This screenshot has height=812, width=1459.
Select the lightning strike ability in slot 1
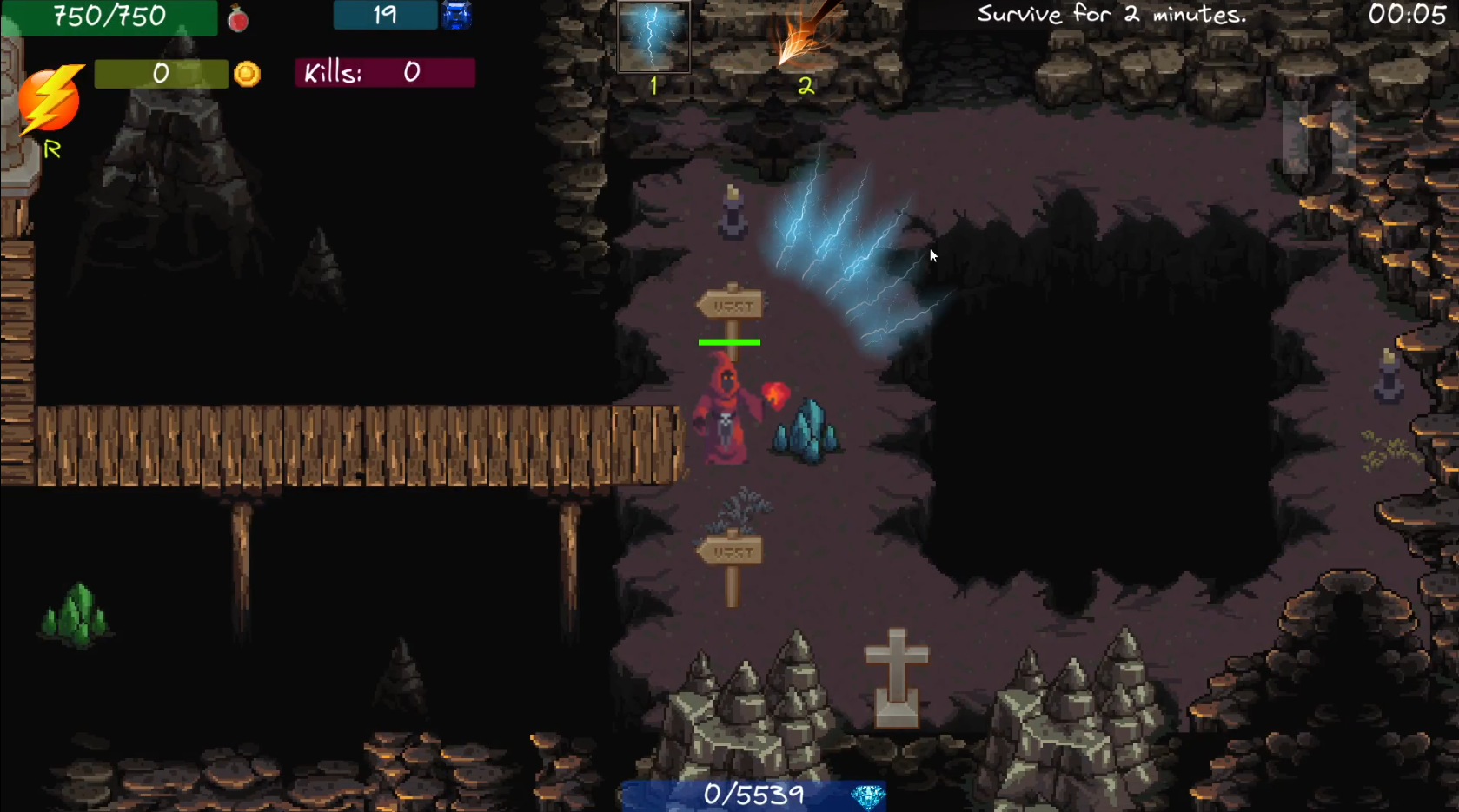pos(652,35)
